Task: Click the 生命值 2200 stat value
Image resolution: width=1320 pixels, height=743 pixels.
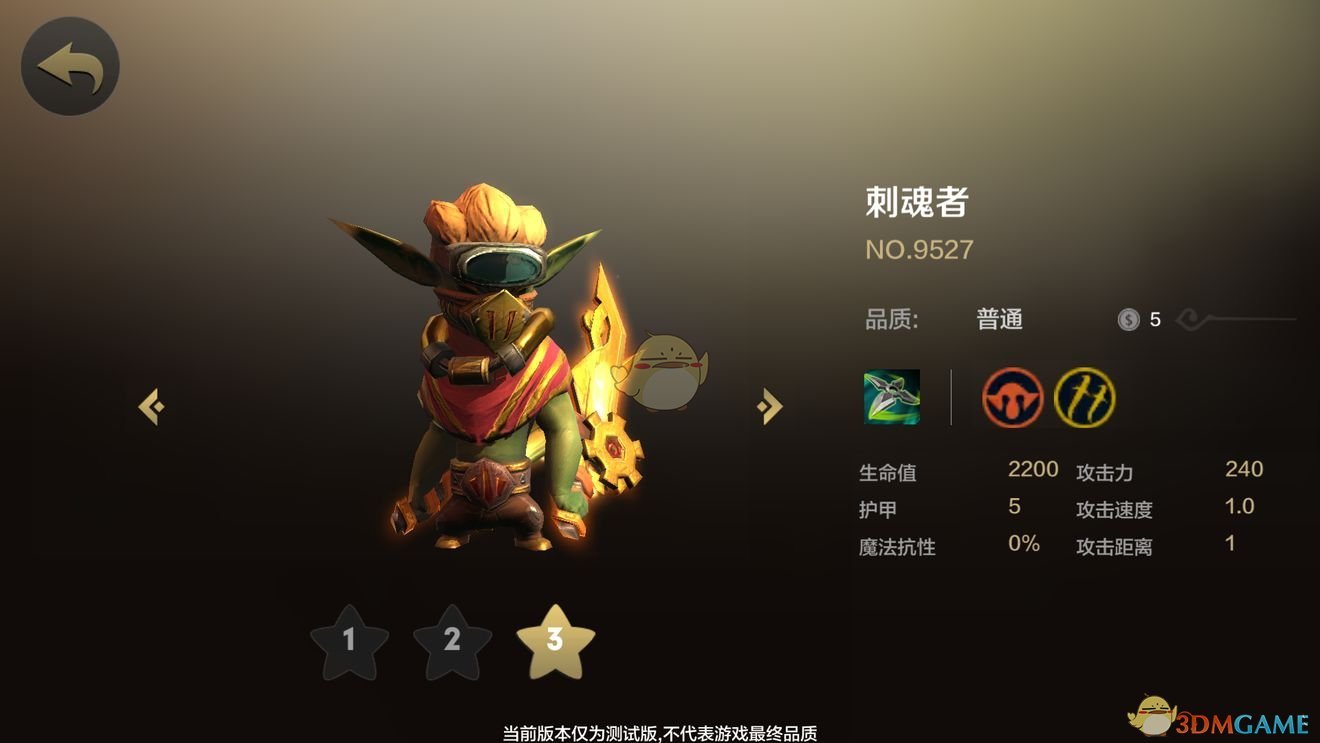Action: (x=1033, y=469)
